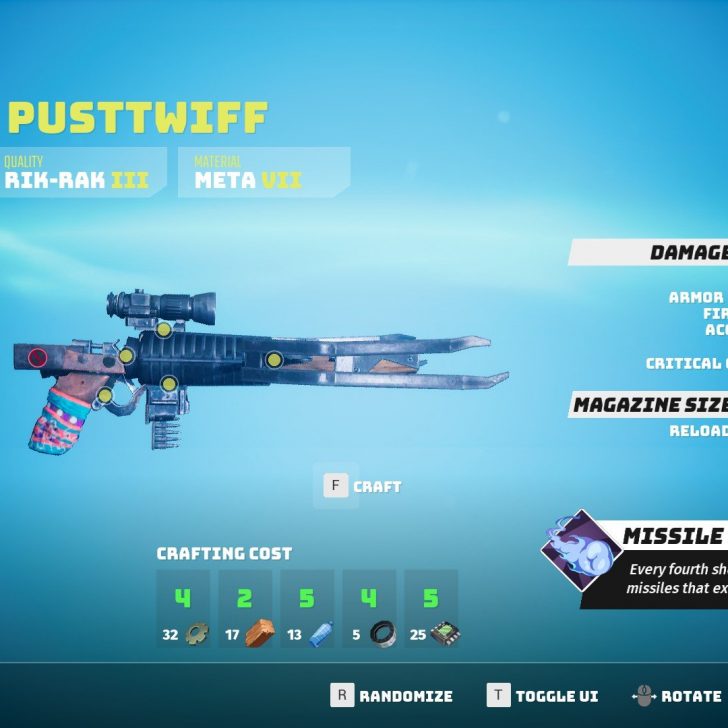Click the Craft button label

coord(376,487)
